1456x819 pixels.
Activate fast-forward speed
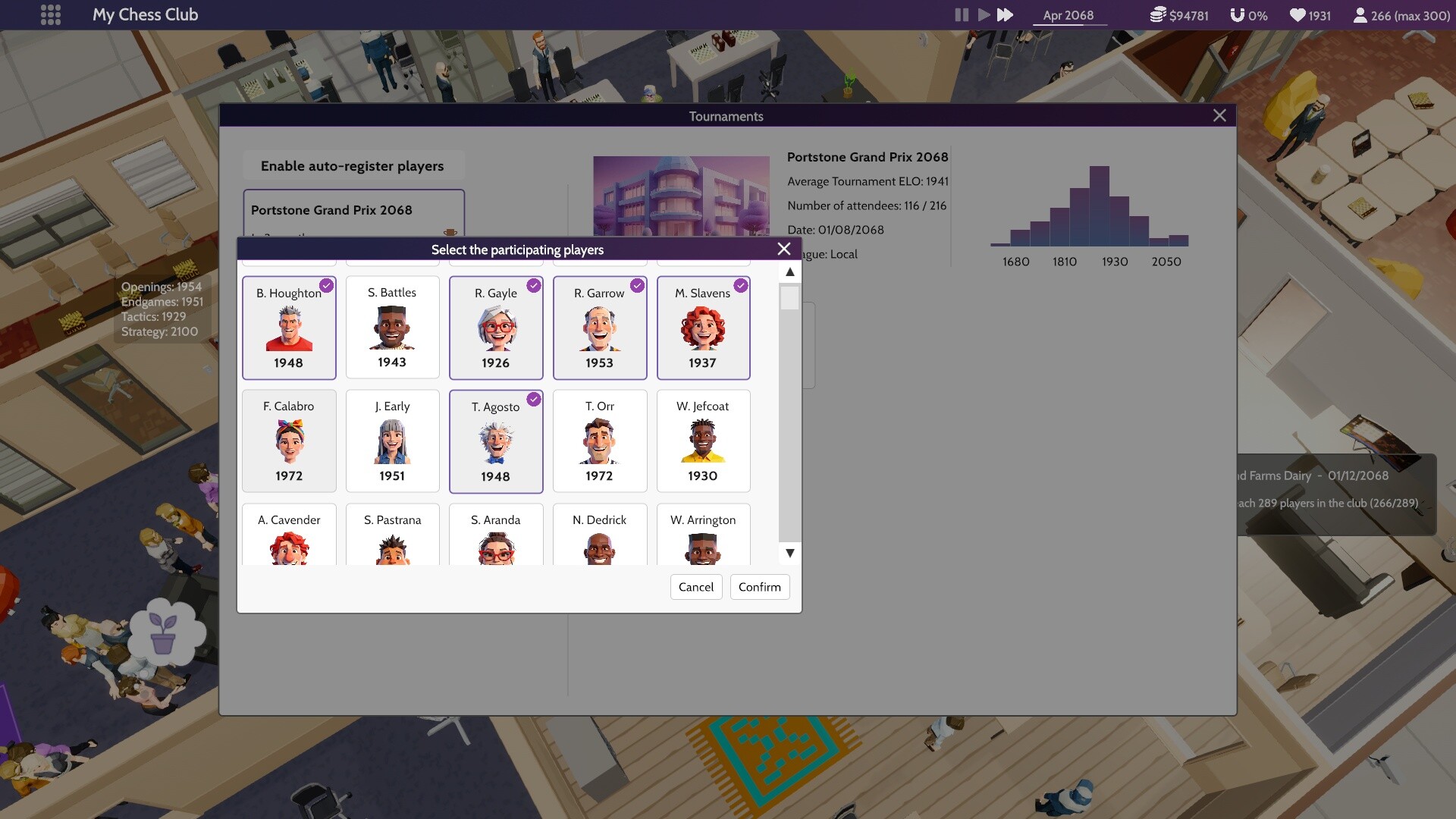pyautogui.click(x=1006, y=14)
